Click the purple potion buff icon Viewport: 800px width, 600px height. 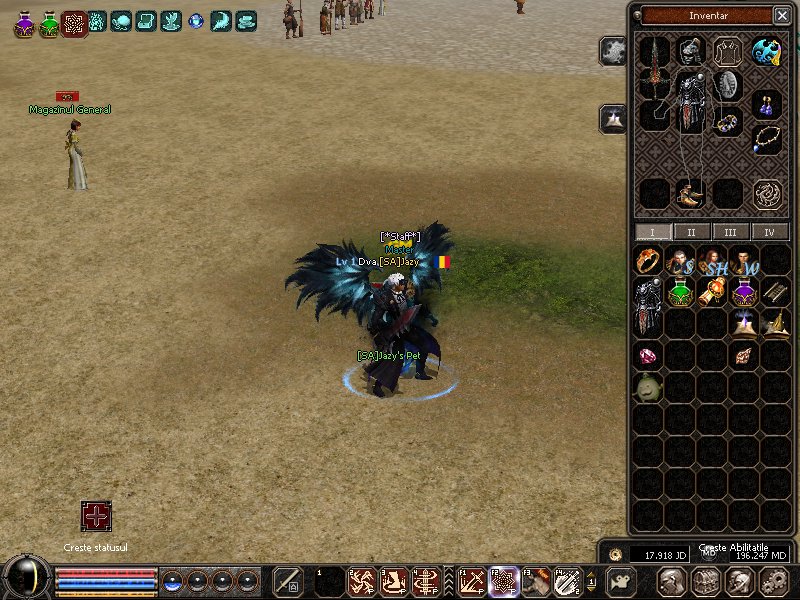tap(24, 22)
